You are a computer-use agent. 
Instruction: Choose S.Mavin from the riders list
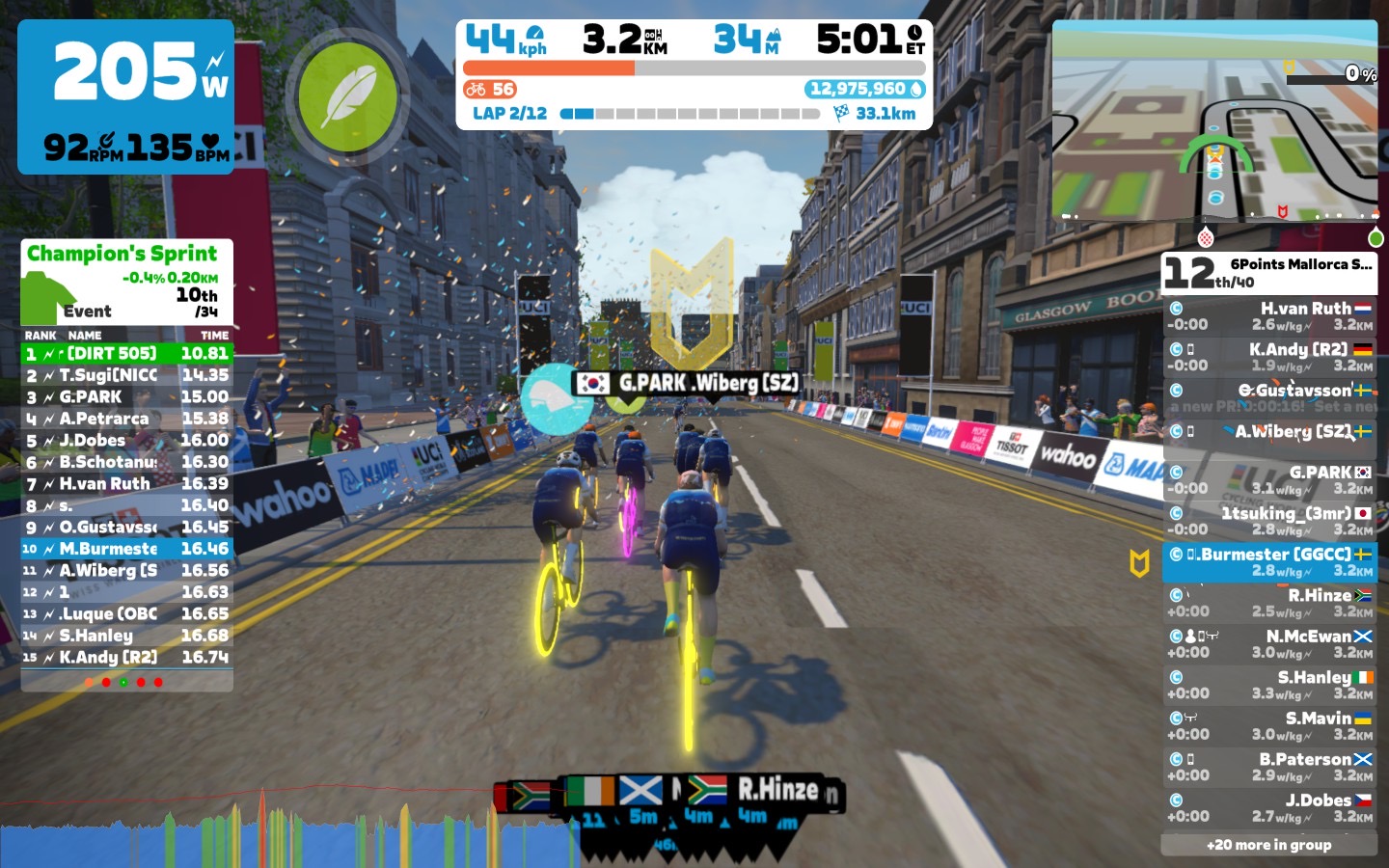[x=1268, y=725]
